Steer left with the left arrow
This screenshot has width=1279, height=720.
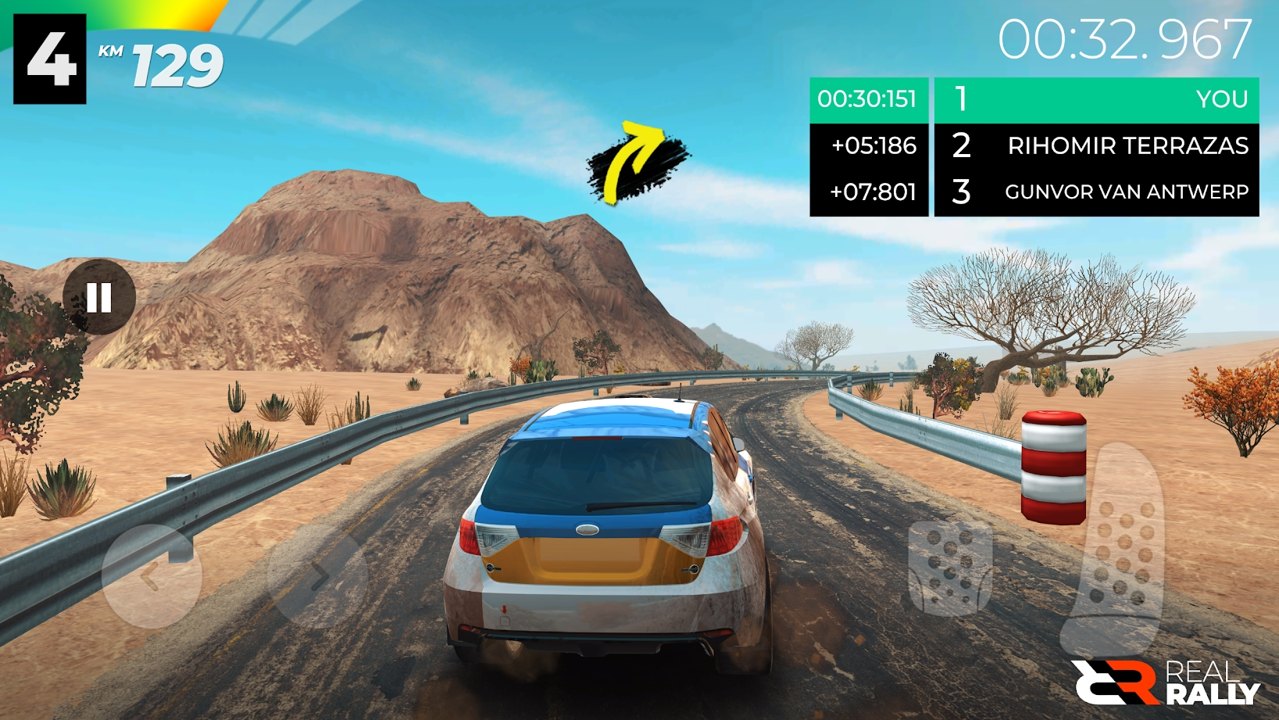[x=152, y=577]
